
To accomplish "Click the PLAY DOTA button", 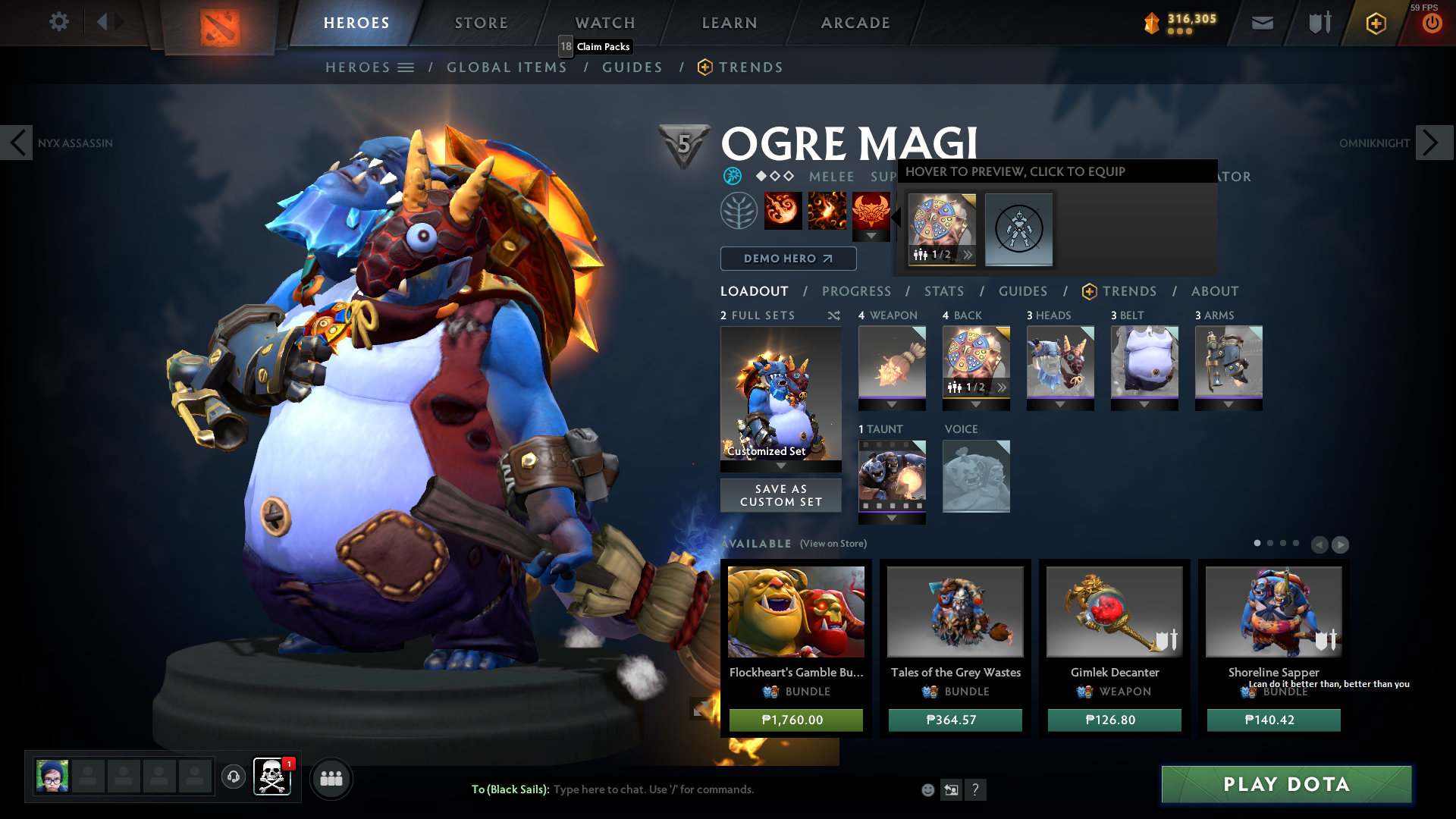I will click(x=1285, y=785).
